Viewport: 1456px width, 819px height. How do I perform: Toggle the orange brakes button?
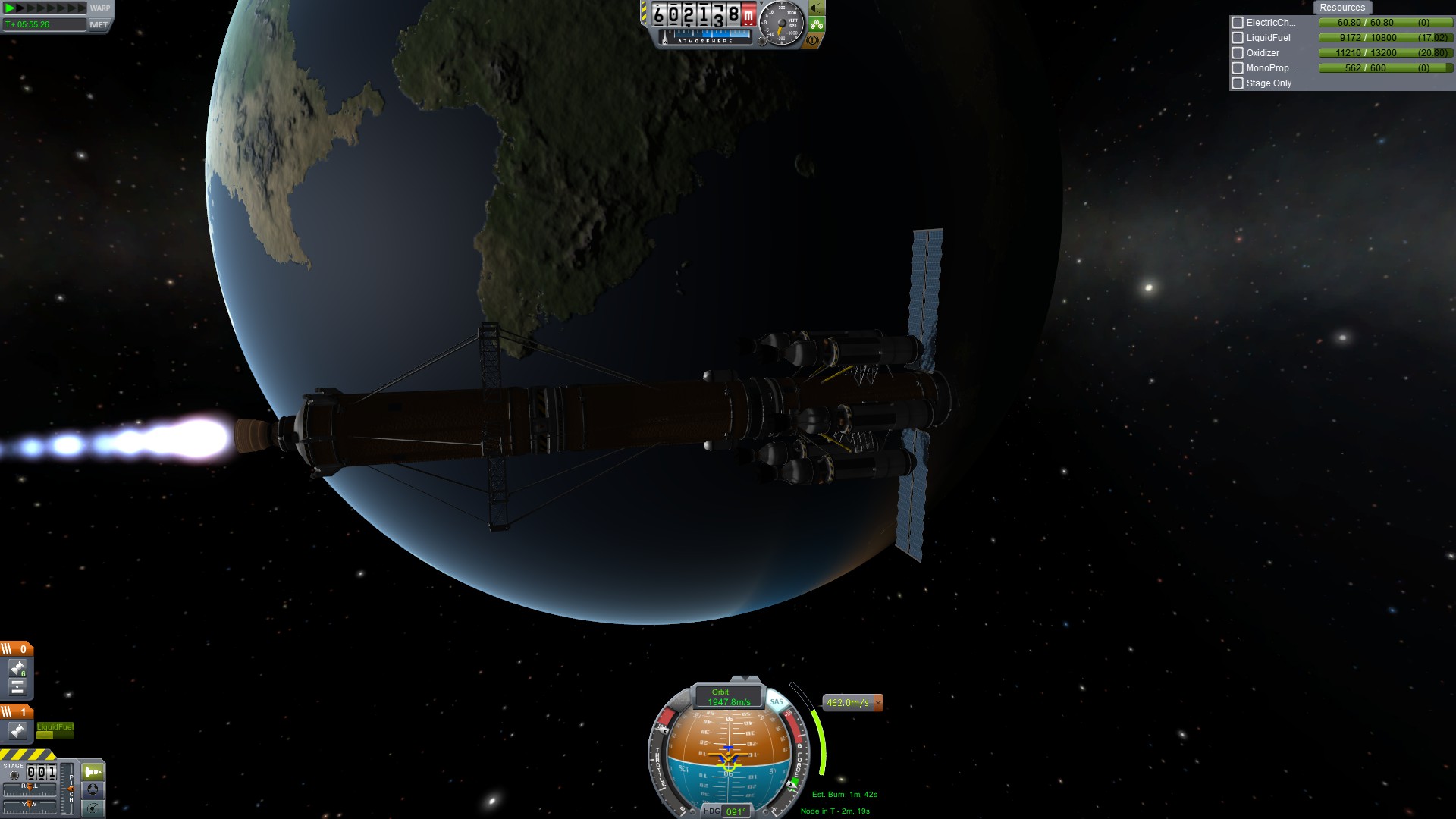pyautogui.click(x=812, y=40)
